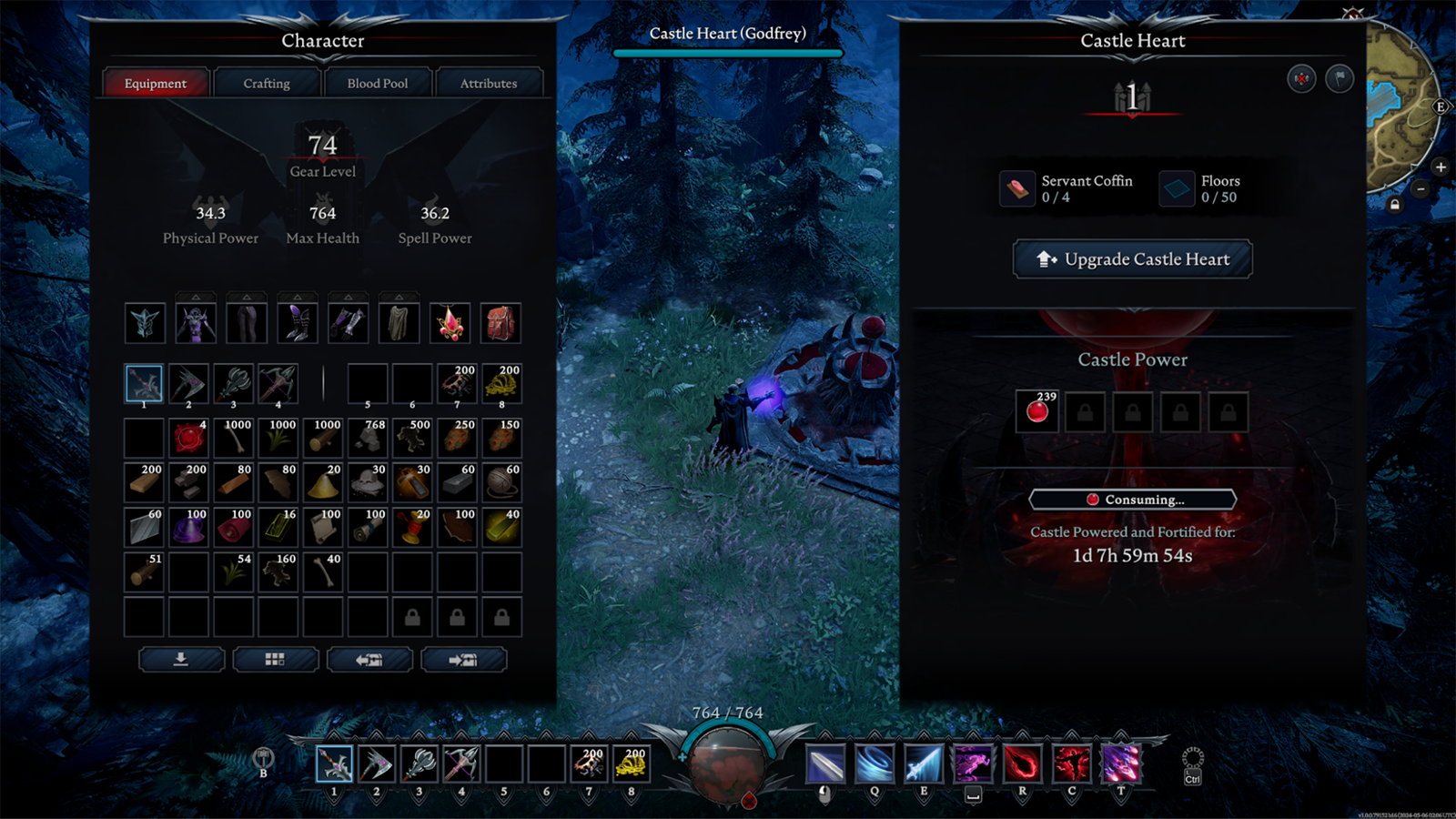Zoom out the minimap with the minus button
This screenshot has height=819, width=1456.
(1421, 189)
